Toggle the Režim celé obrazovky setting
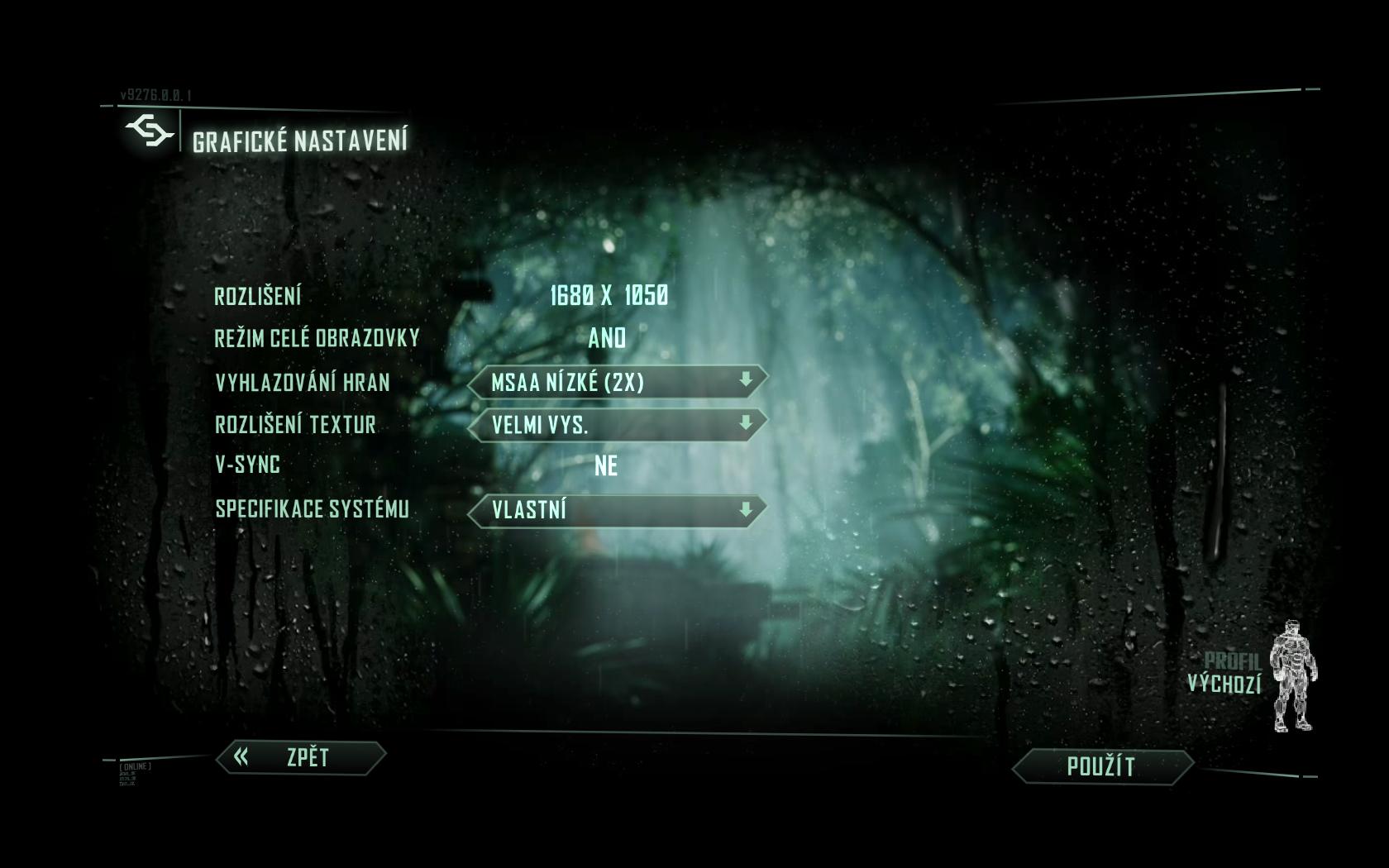This screenshot has height=868, width=1389. [x=607, y=338]
